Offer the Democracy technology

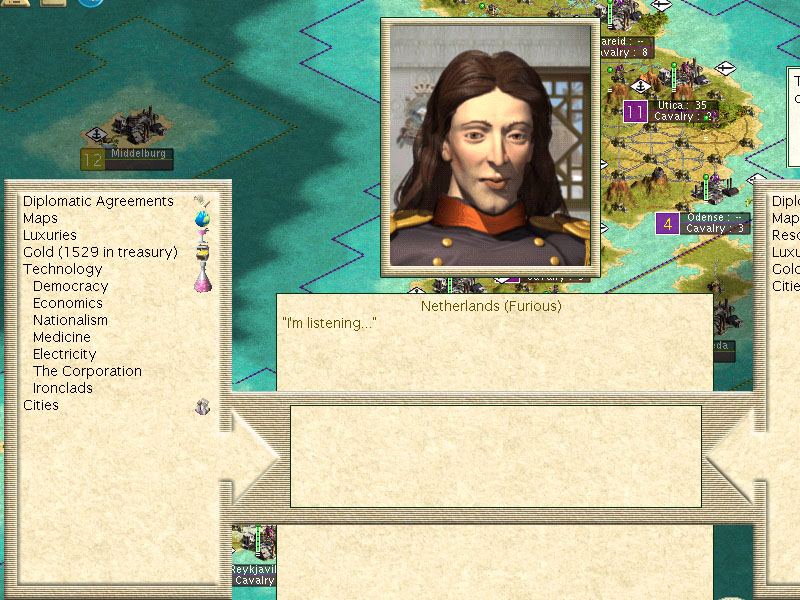coord(70,286)
